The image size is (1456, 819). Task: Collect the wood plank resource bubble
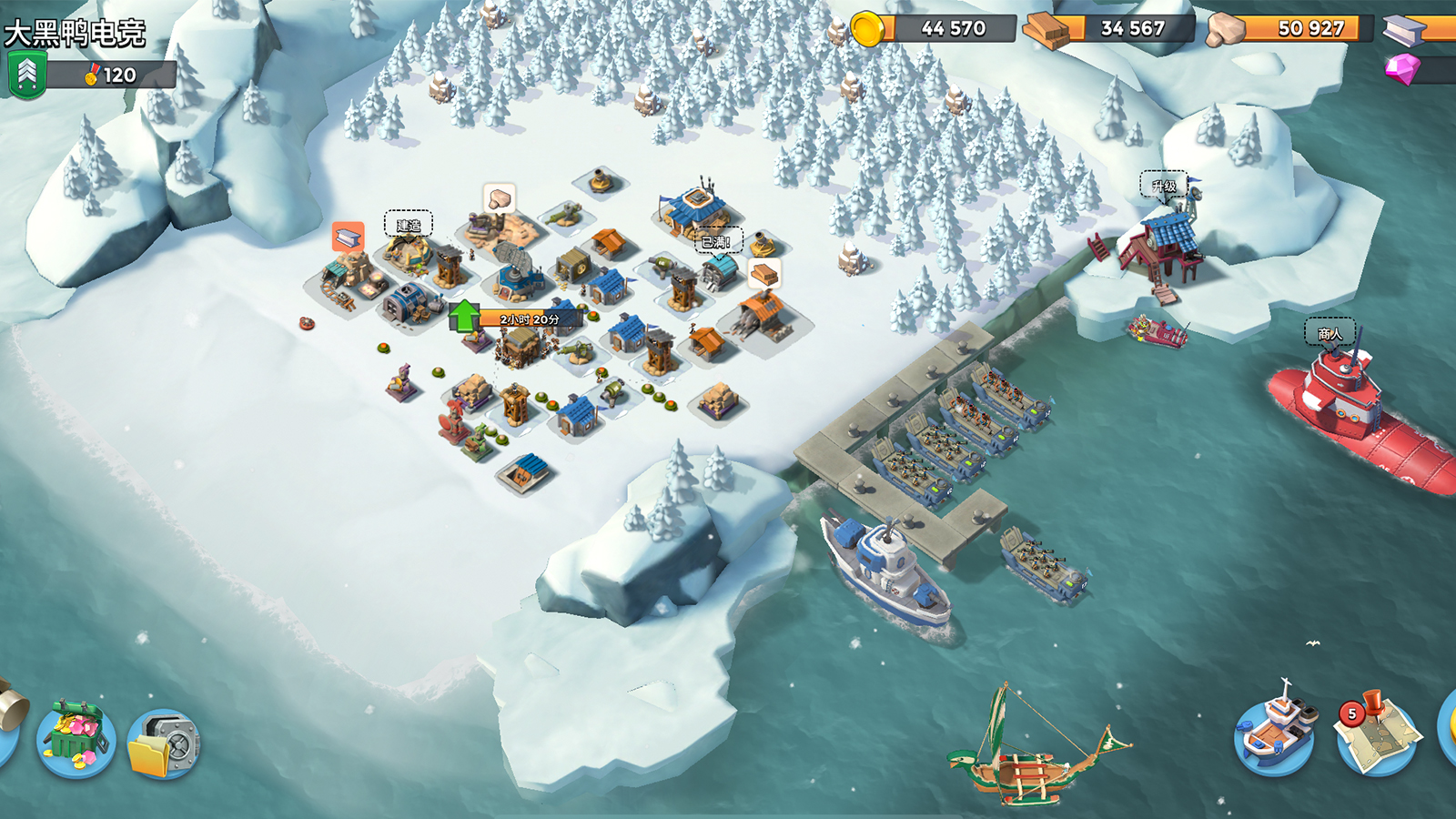(764, 273)
